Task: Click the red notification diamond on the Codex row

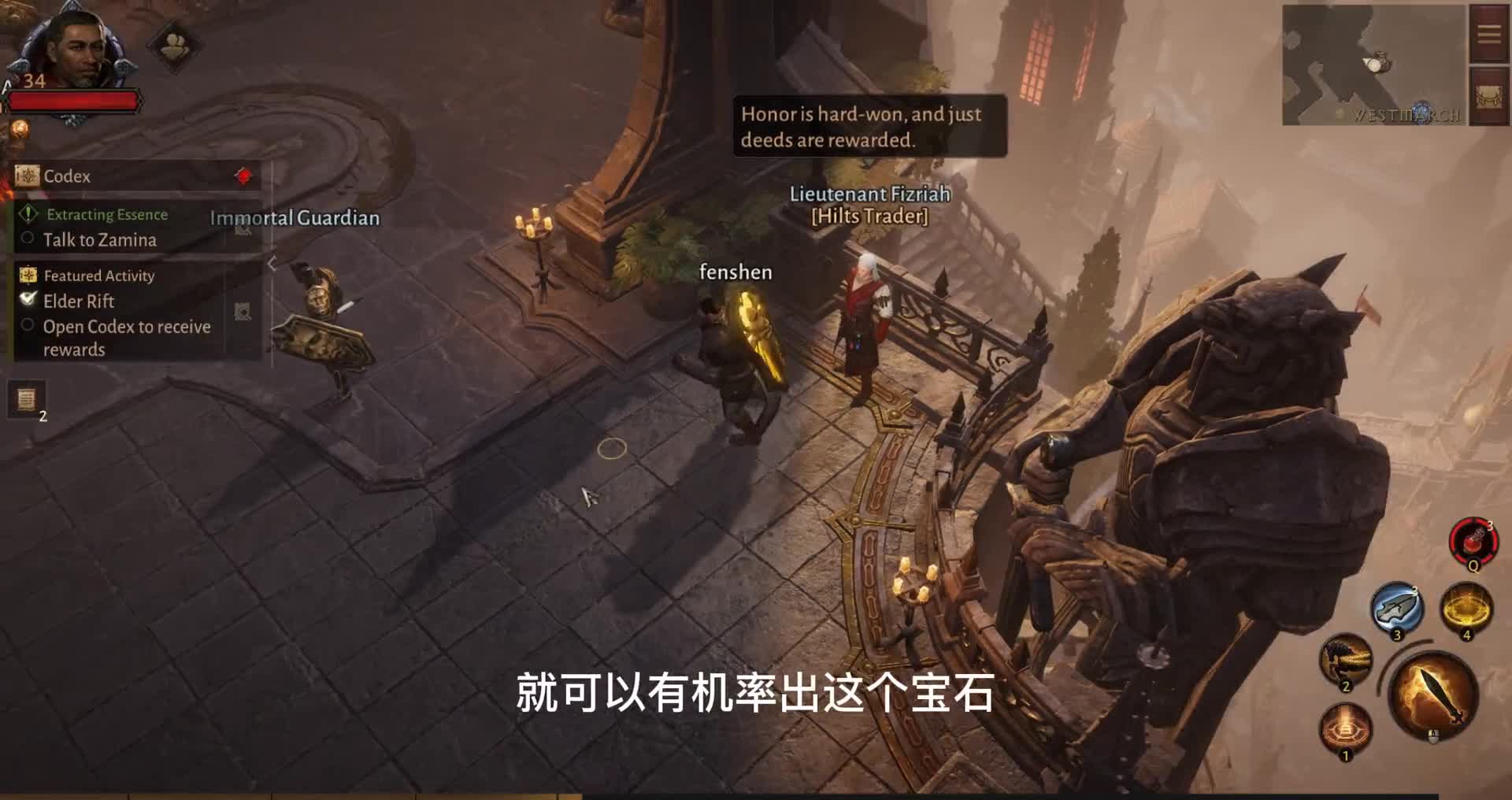Action: tap(245, 176)
